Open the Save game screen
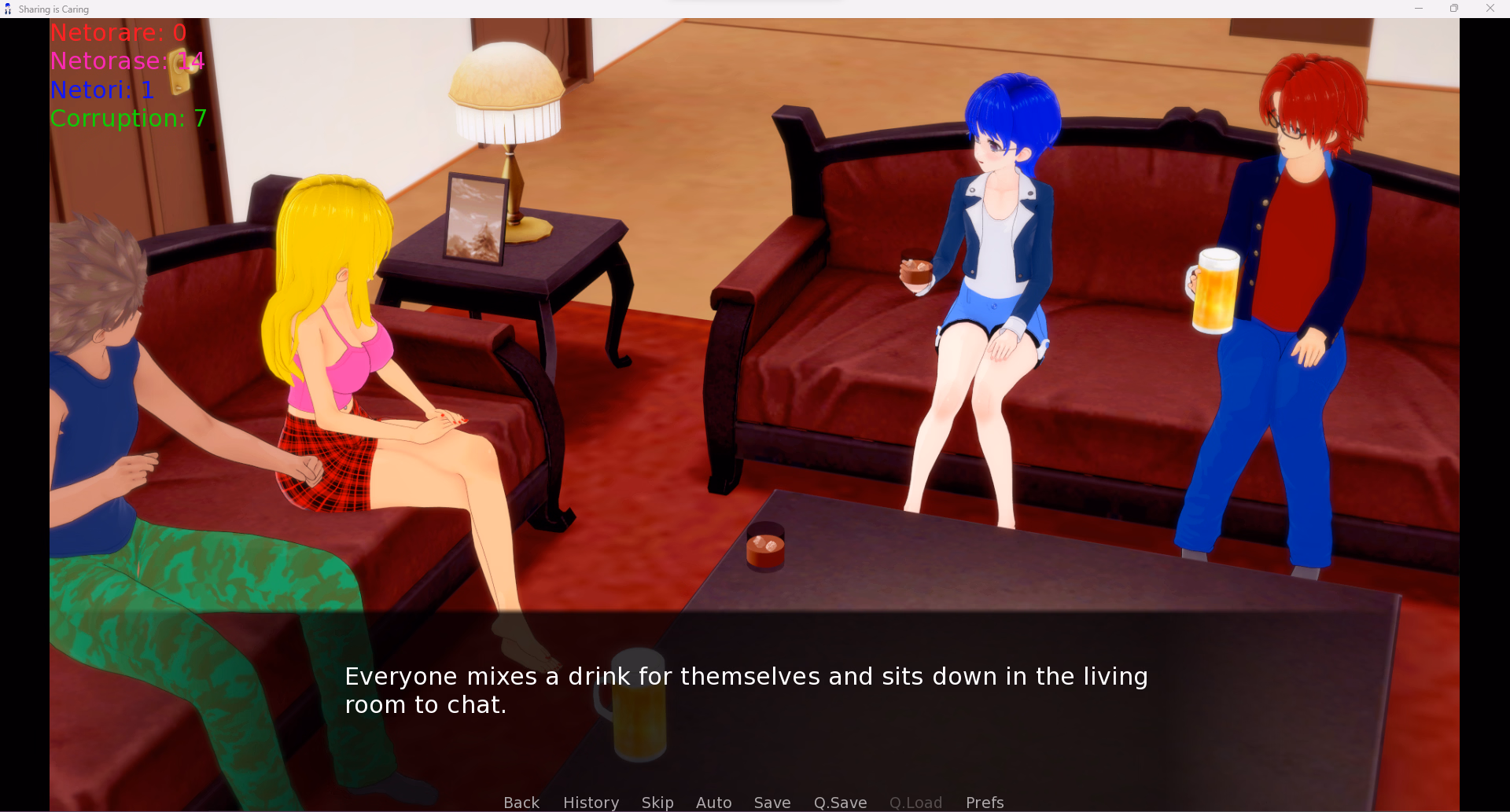The image size is (1510, 812). tap(772, 802)
